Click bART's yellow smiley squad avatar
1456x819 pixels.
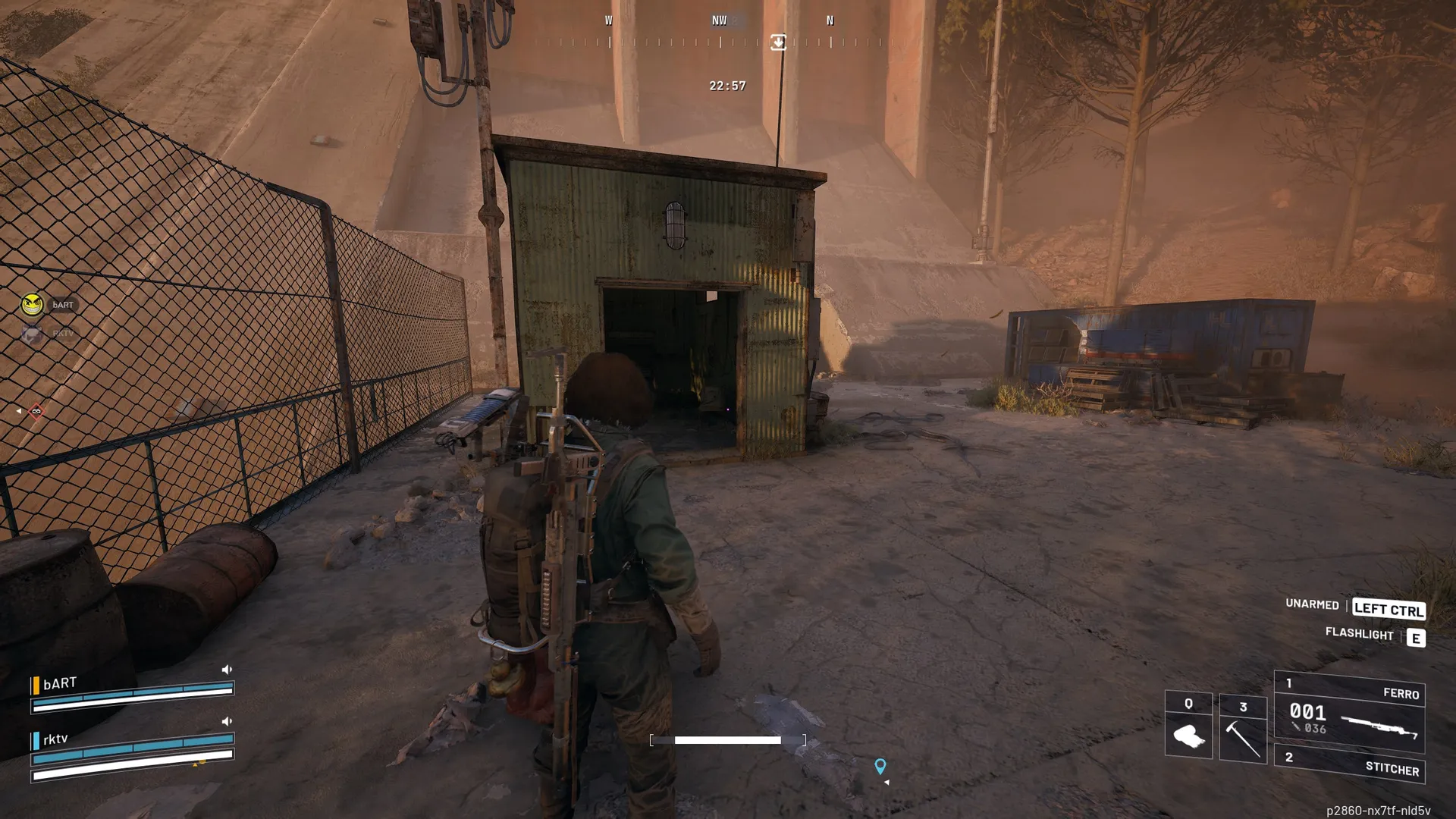click(32, 305)
